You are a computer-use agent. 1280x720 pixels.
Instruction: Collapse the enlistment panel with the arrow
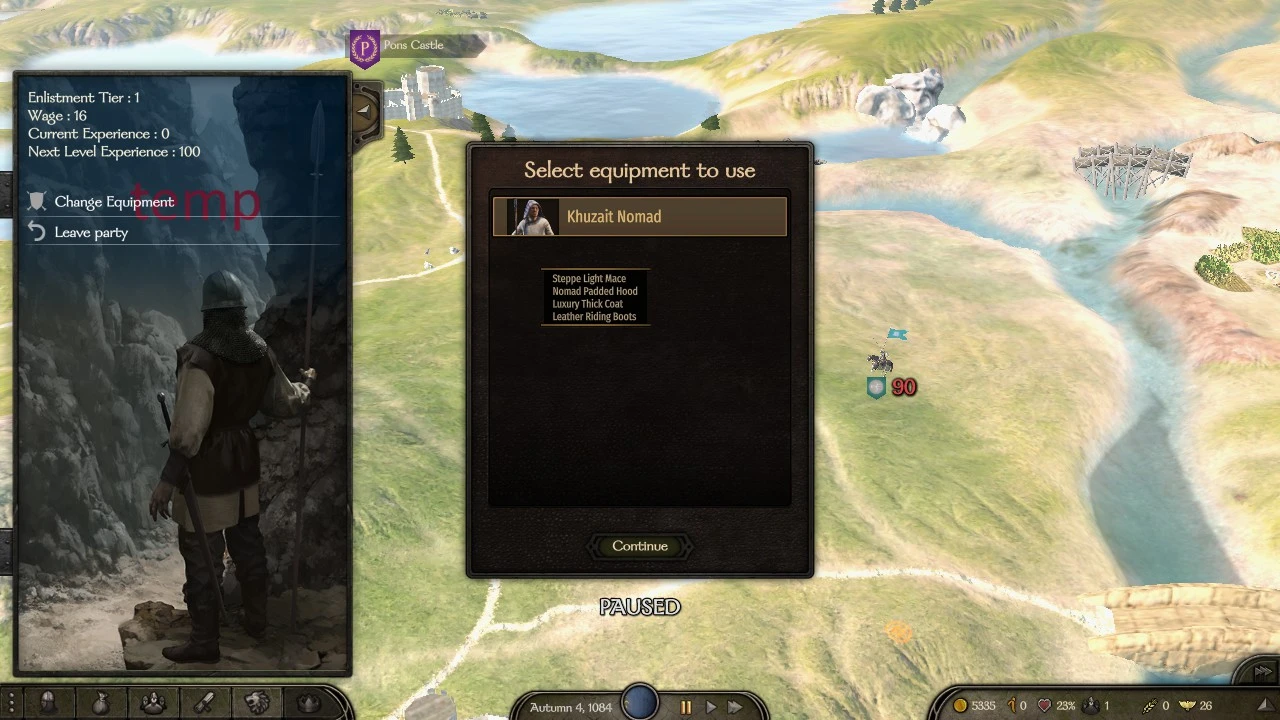(363, 111)
